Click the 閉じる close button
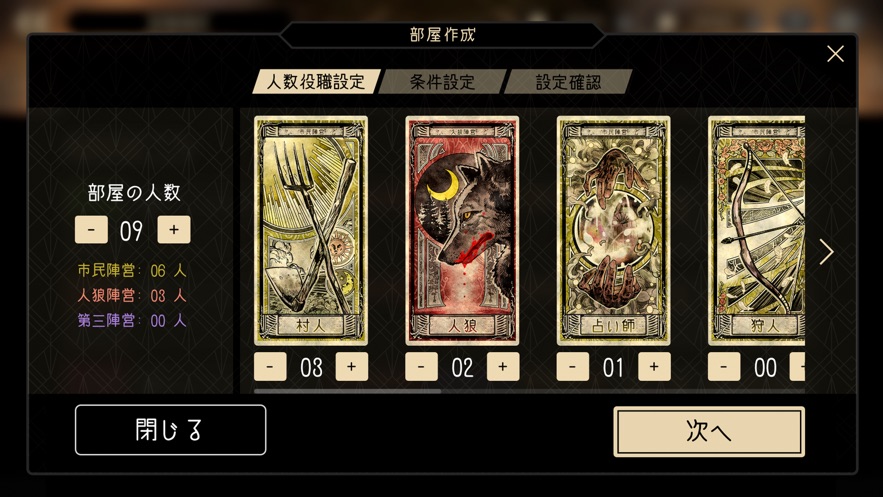The height and width of the screenshot is (497, 883). click(x=170, y=430)
